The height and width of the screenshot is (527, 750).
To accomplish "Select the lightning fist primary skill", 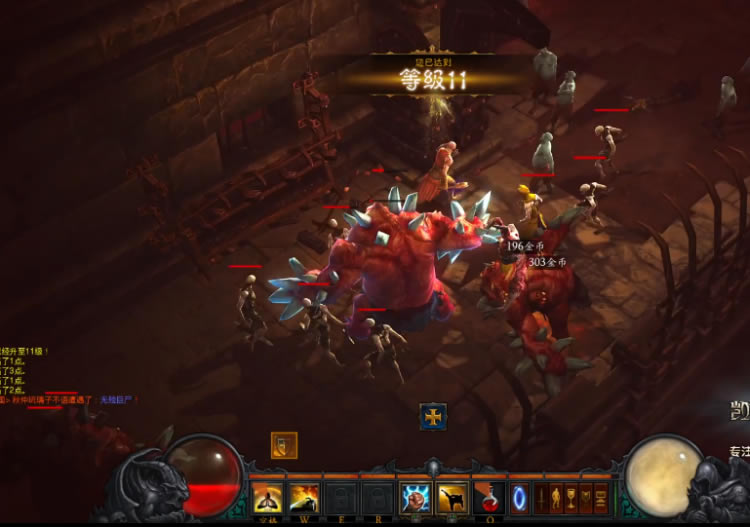I will pyautogui.click(x=415, y=497).
